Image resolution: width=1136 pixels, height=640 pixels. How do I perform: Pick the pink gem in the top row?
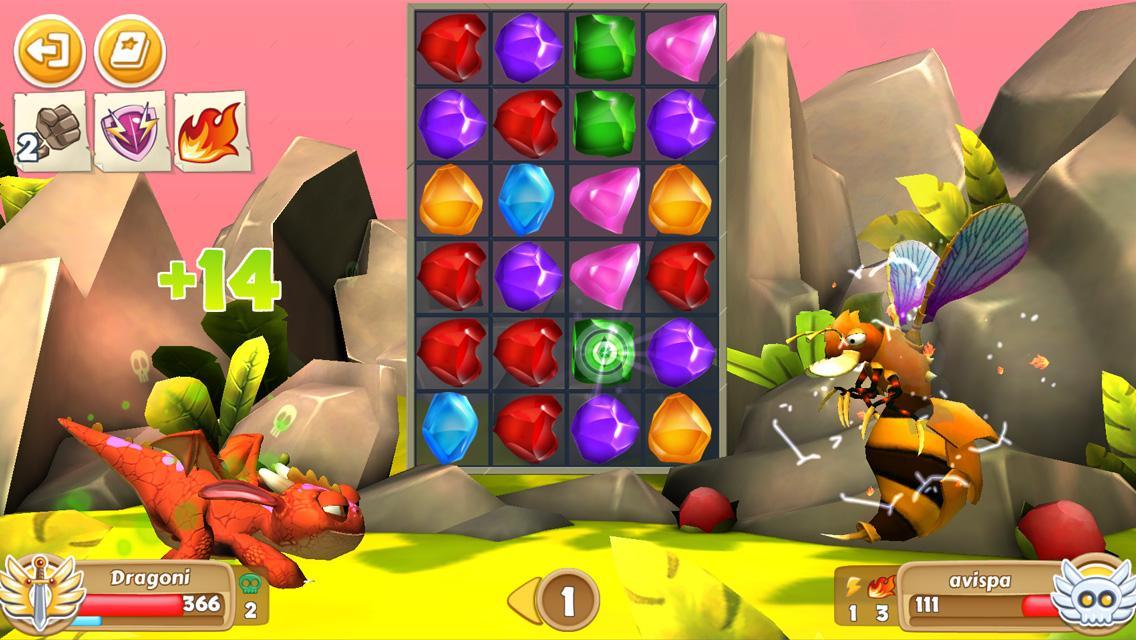[679, 47]
